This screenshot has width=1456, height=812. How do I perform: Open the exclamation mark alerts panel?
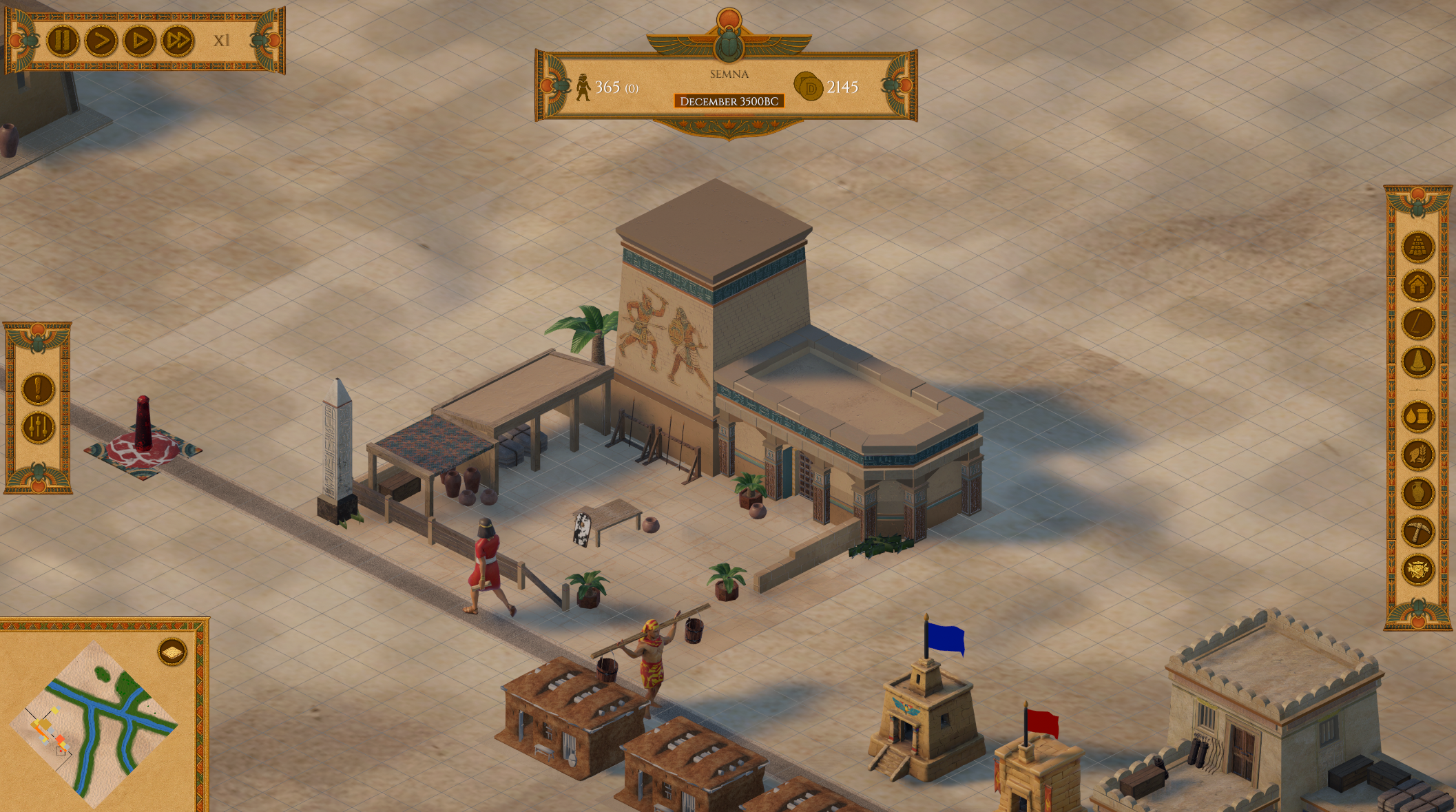pyautogui.click(x=38, y=388)
